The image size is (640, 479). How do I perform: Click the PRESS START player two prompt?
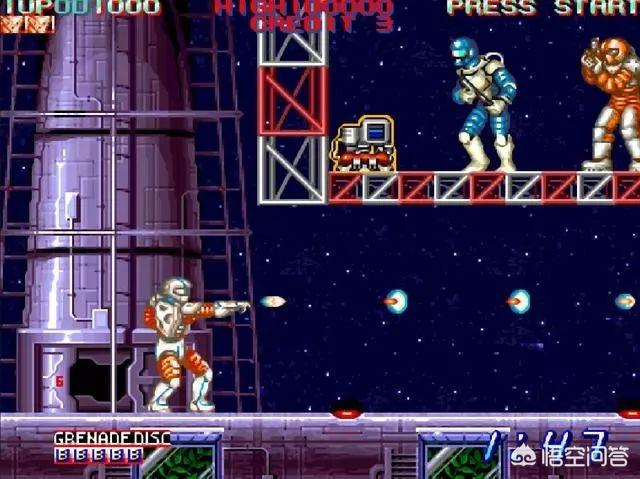(x=542, y=8)
